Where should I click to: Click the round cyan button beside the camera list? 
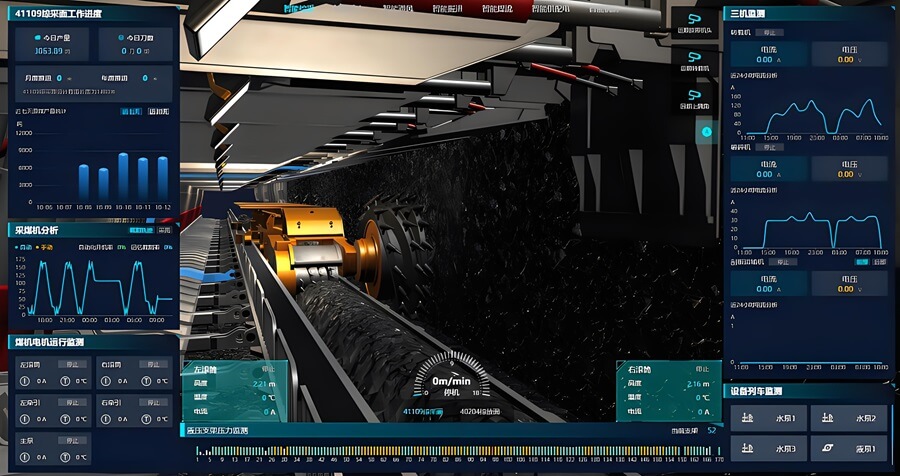(x=706, y=131)
